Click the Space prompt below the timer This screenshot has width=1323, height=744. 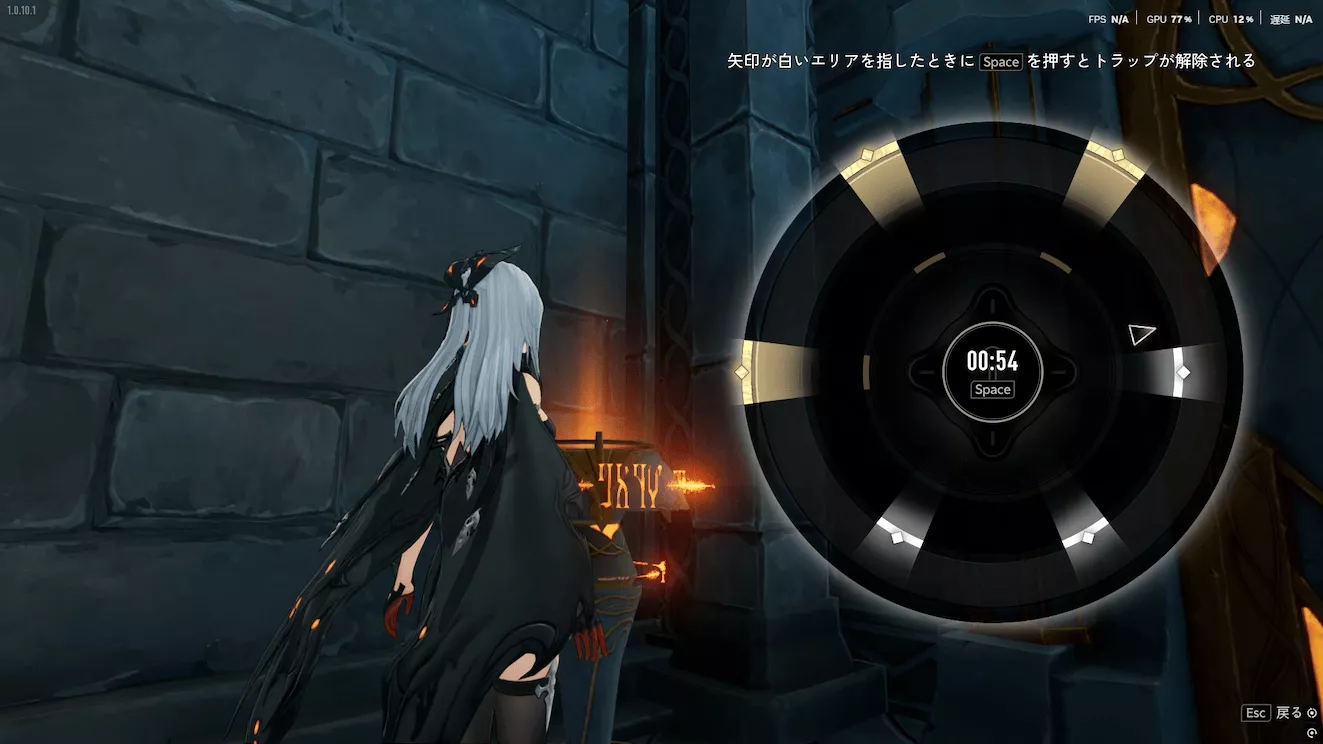tap(991, 389)
